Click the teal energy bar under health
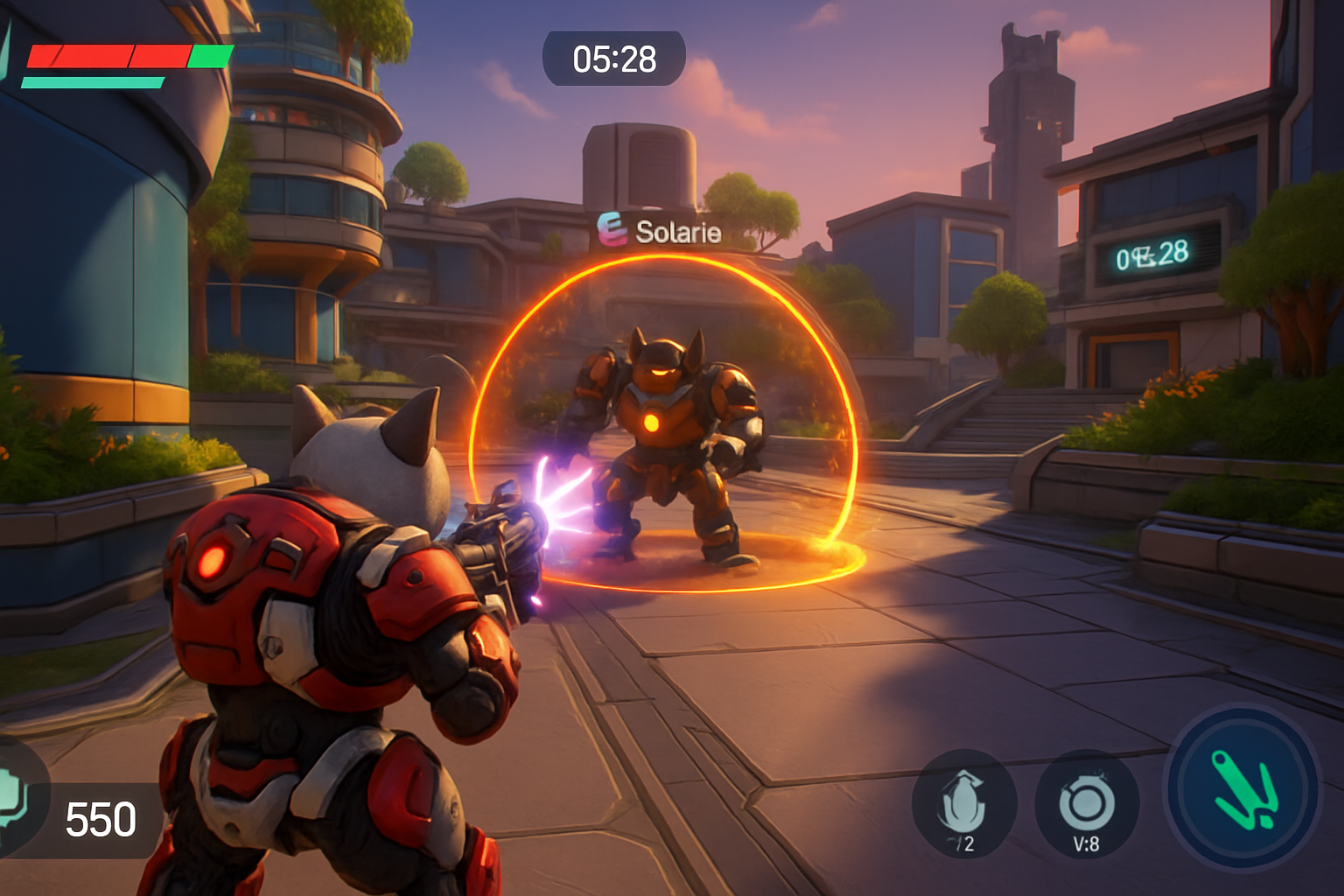Image resolution: width=1344 pixels, height=896 pixels. (92, 84)
